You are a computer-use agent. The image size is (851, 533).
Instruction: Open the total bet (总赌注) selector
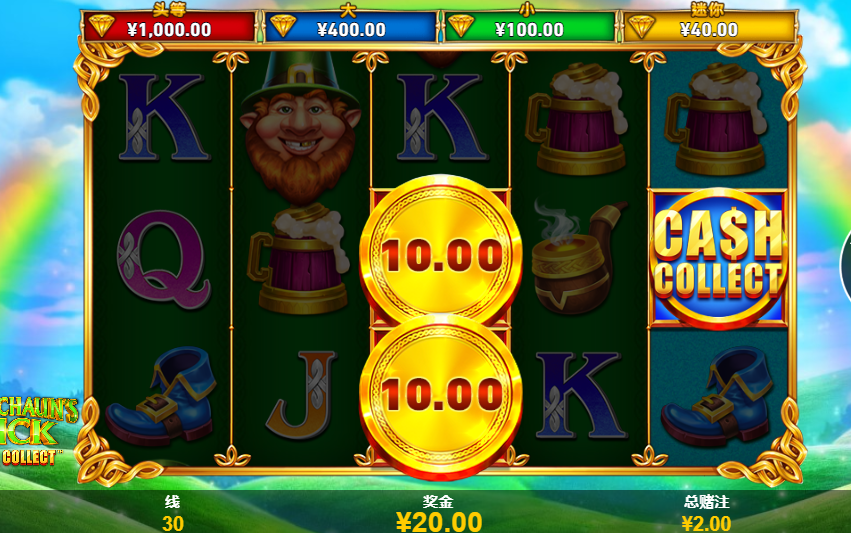(x=705, y=514)
